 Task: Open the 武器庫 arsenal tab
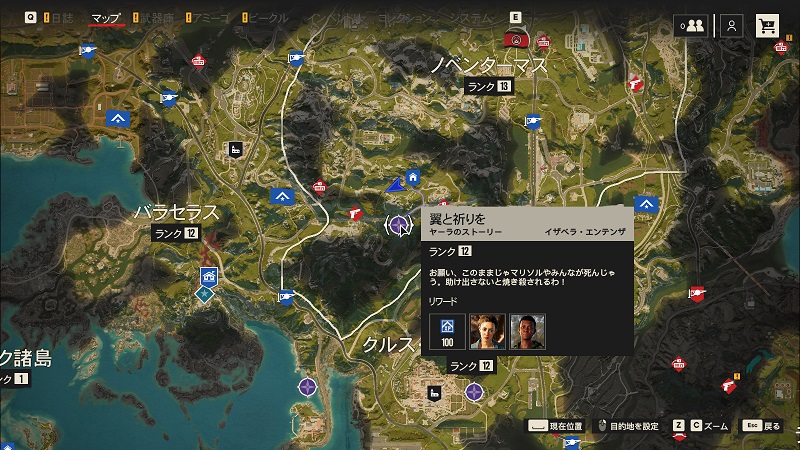pos(158,18)
